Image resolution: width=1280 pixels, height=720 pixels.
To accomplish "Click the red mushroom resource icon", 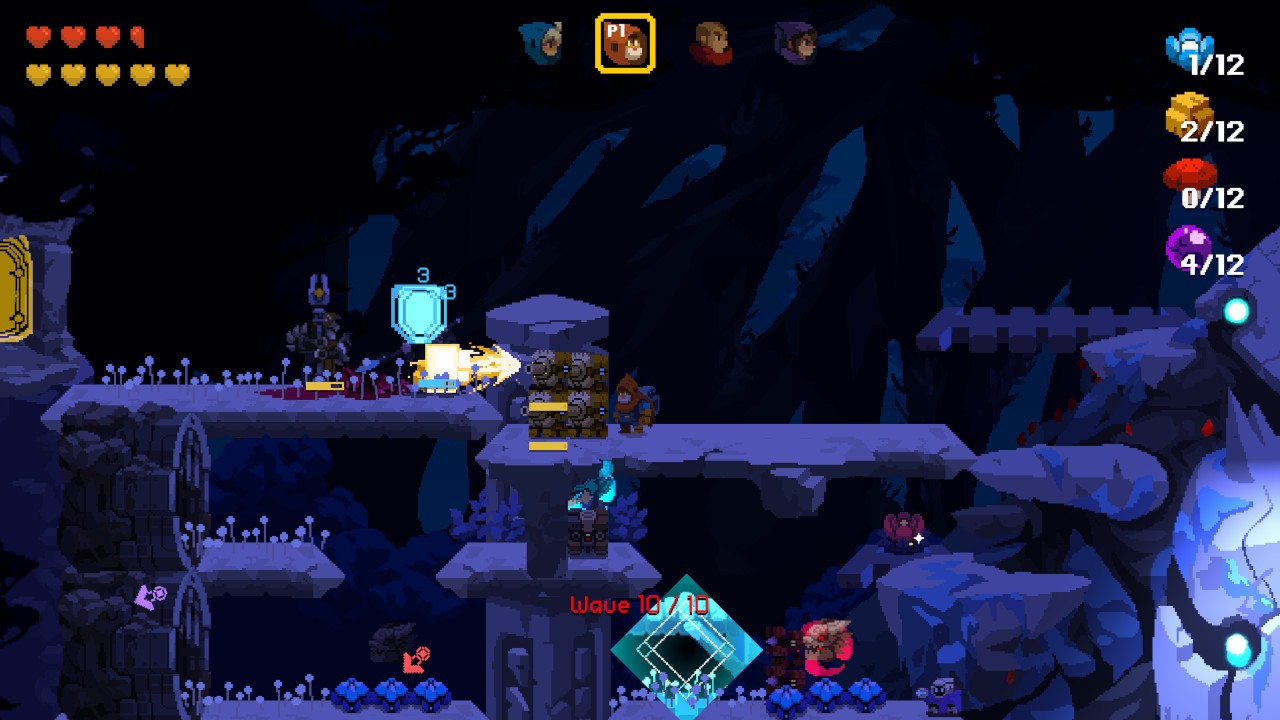I will [1188, 176].
